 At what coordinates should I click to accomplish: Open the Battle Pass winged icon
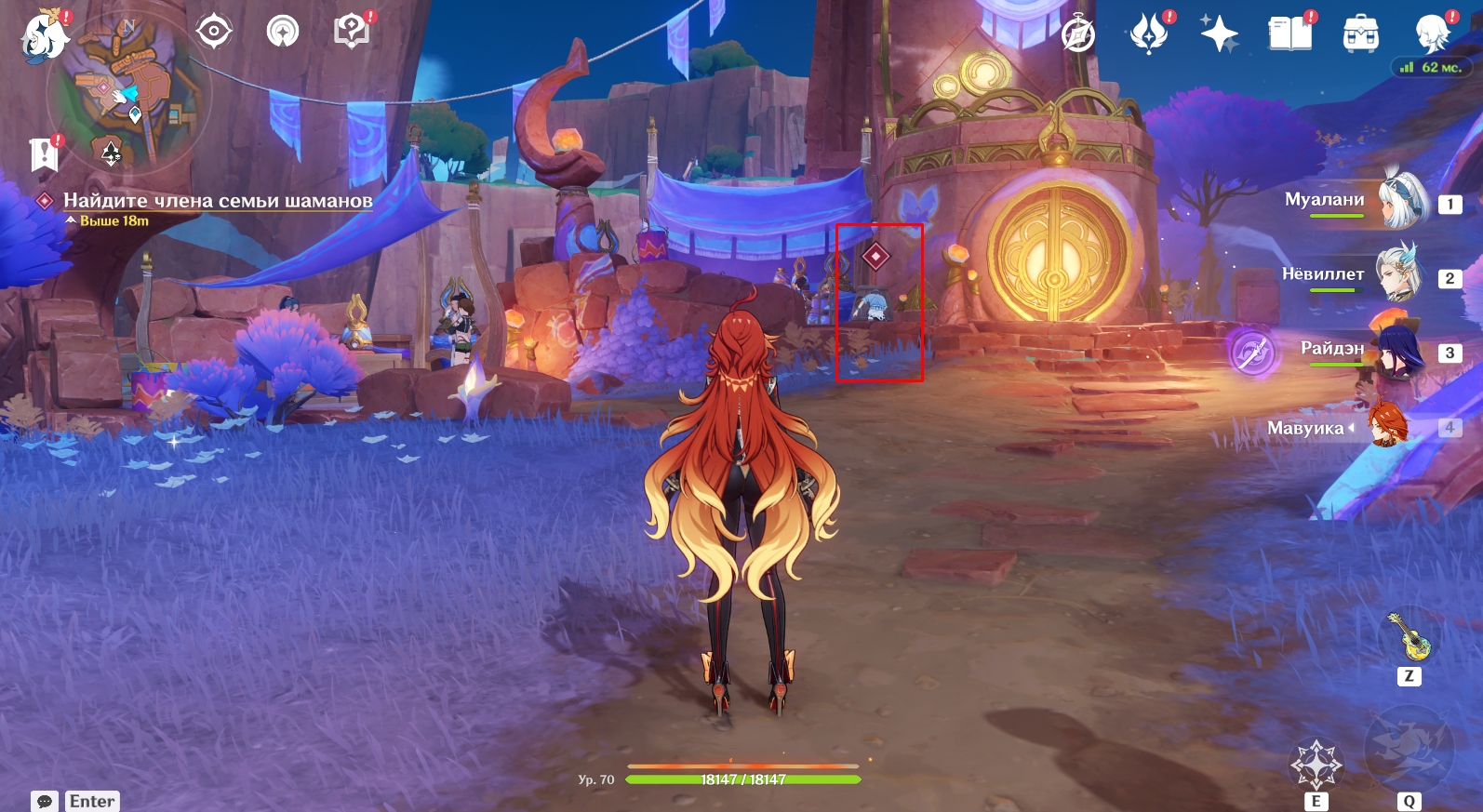(1149, 34)
